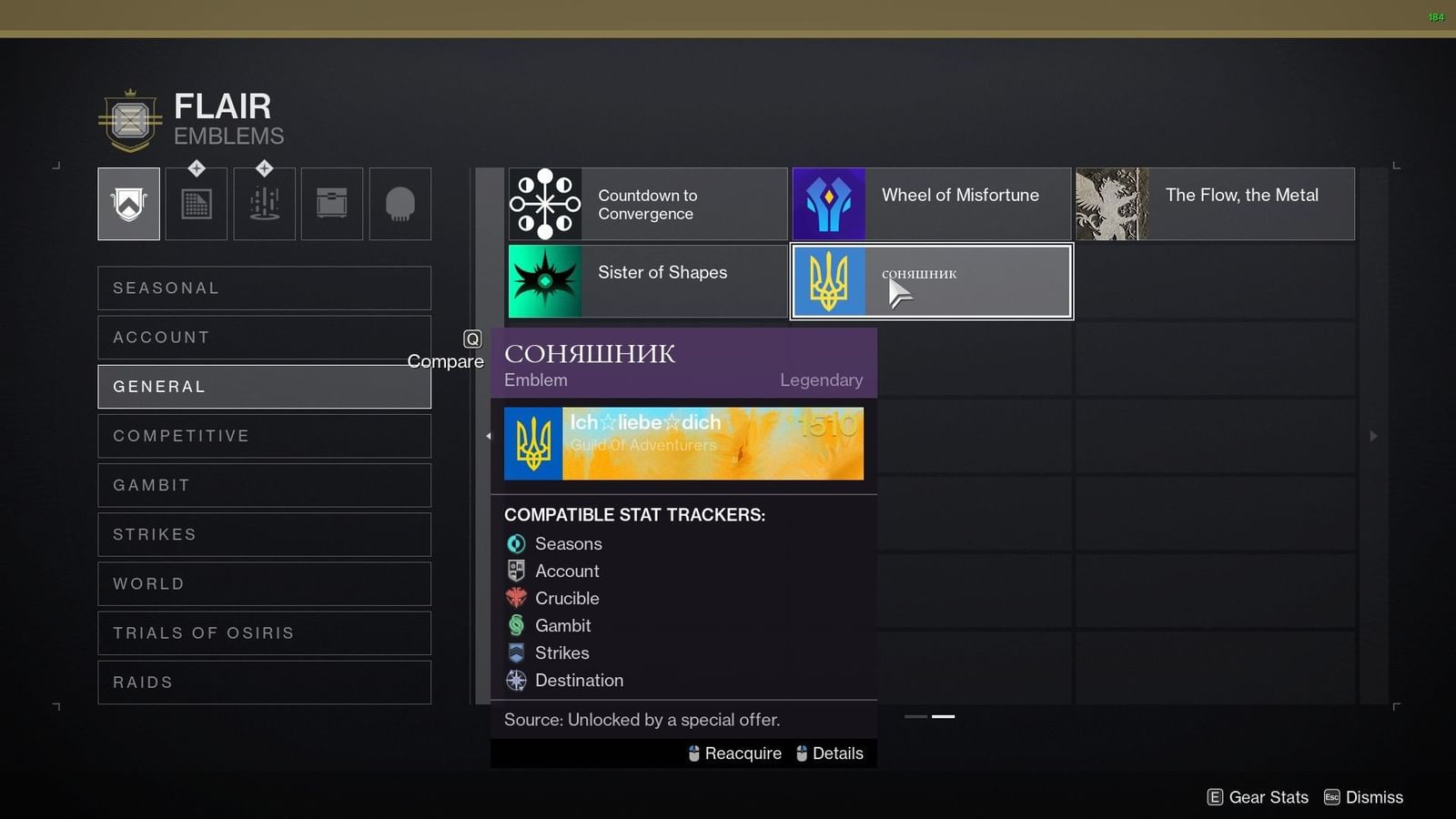Click the Seasons stat tracker icon

[516, 543]
